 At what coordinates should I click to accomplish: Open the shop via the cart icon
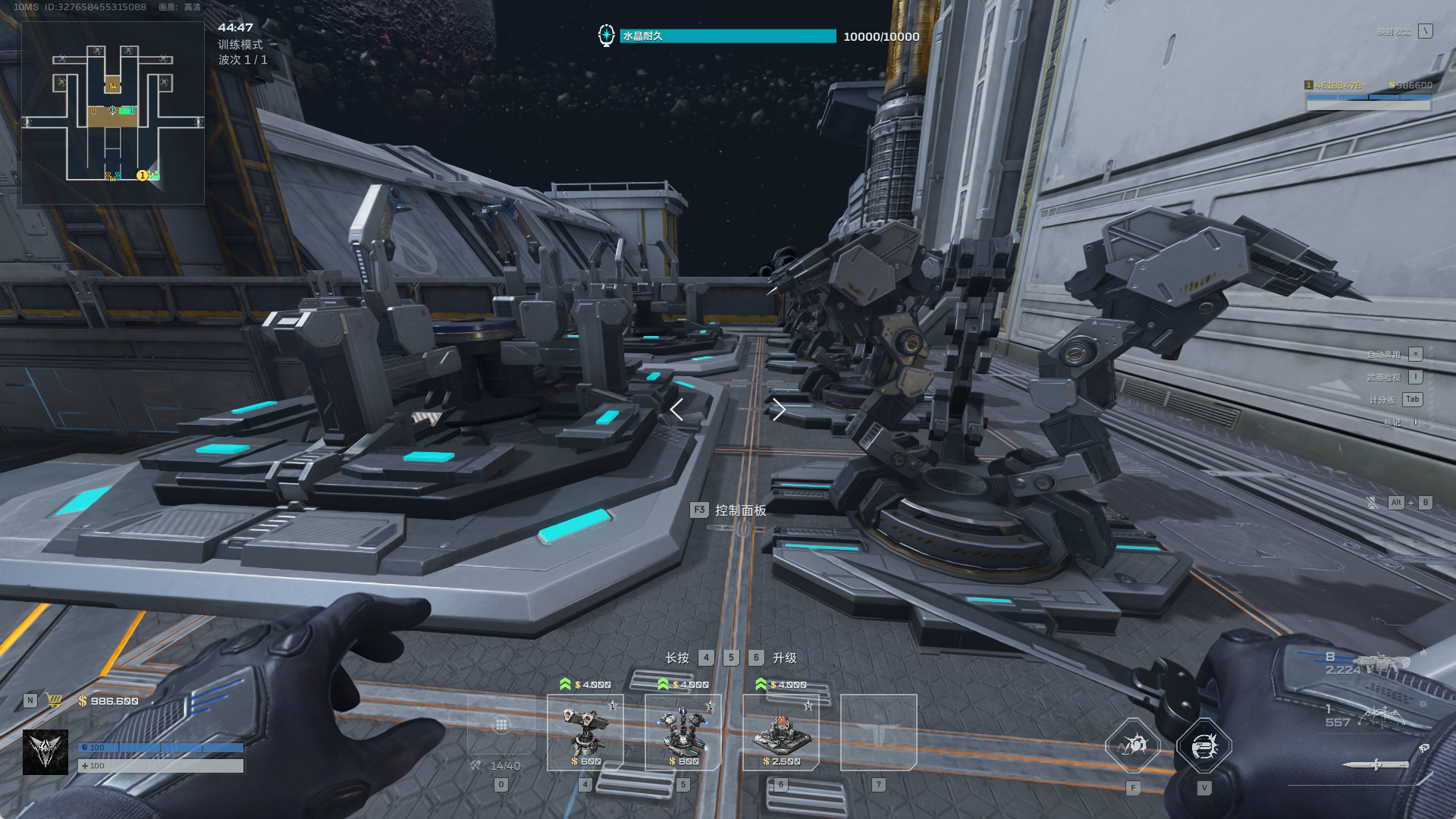pyautogui.click(x=54, y=701)
